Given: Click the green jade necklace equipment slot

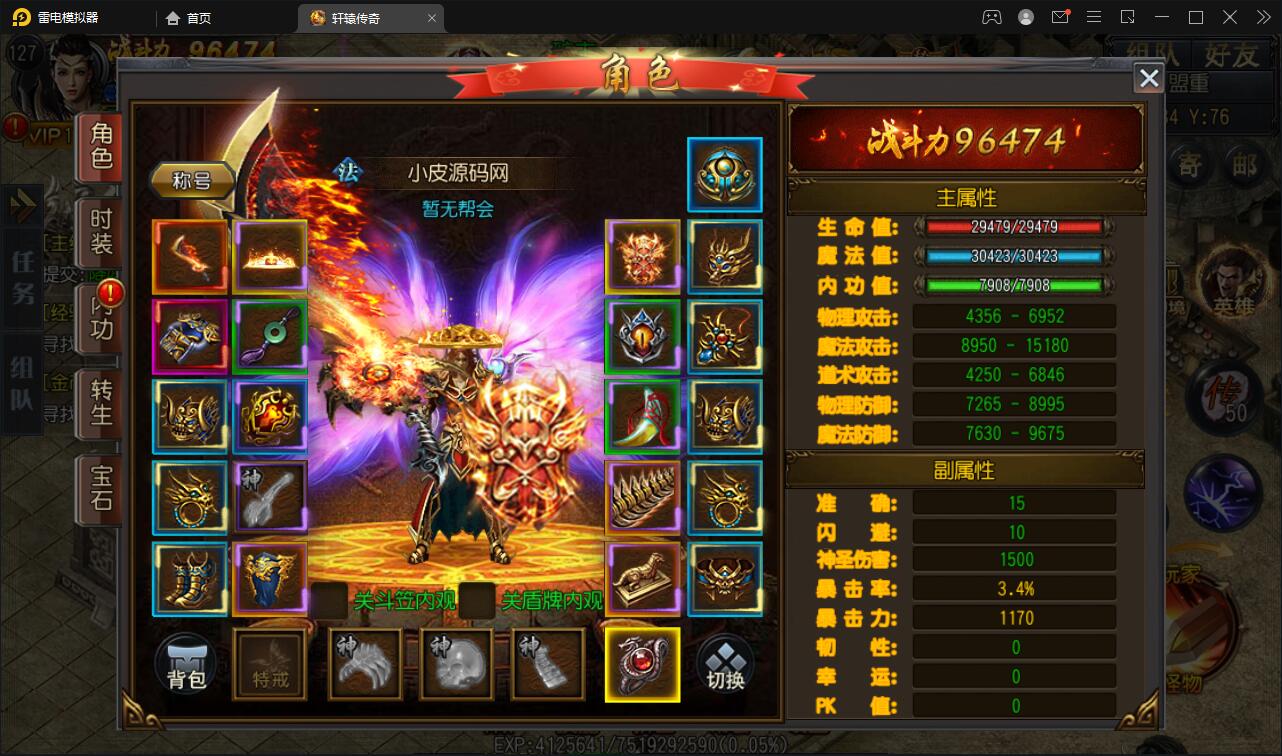Looking at the screenshot, I should tap(270, 336).
